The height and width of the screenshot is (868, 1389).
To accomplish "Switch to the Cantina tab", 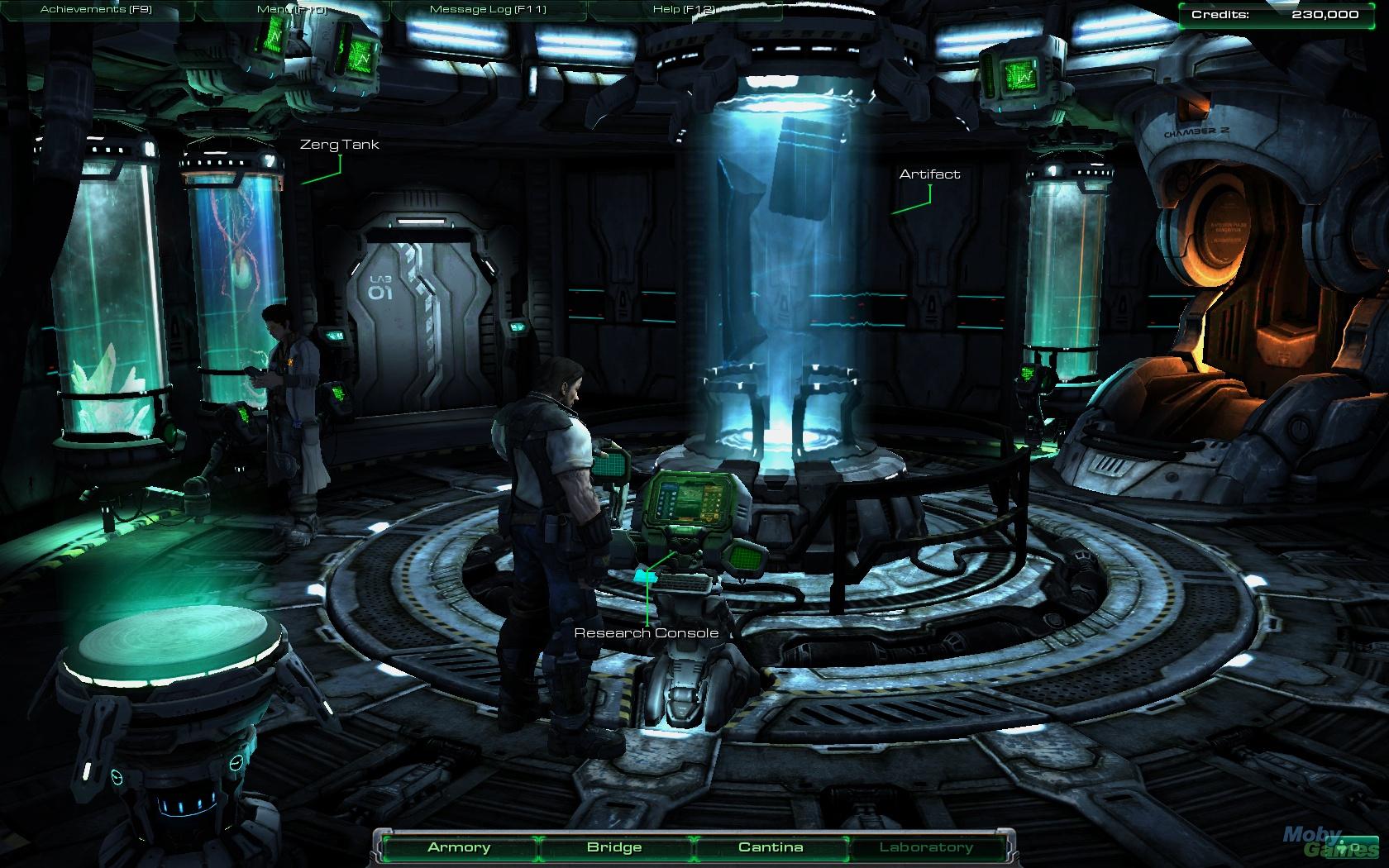I will pyautogui.click(x=771, y=847).
